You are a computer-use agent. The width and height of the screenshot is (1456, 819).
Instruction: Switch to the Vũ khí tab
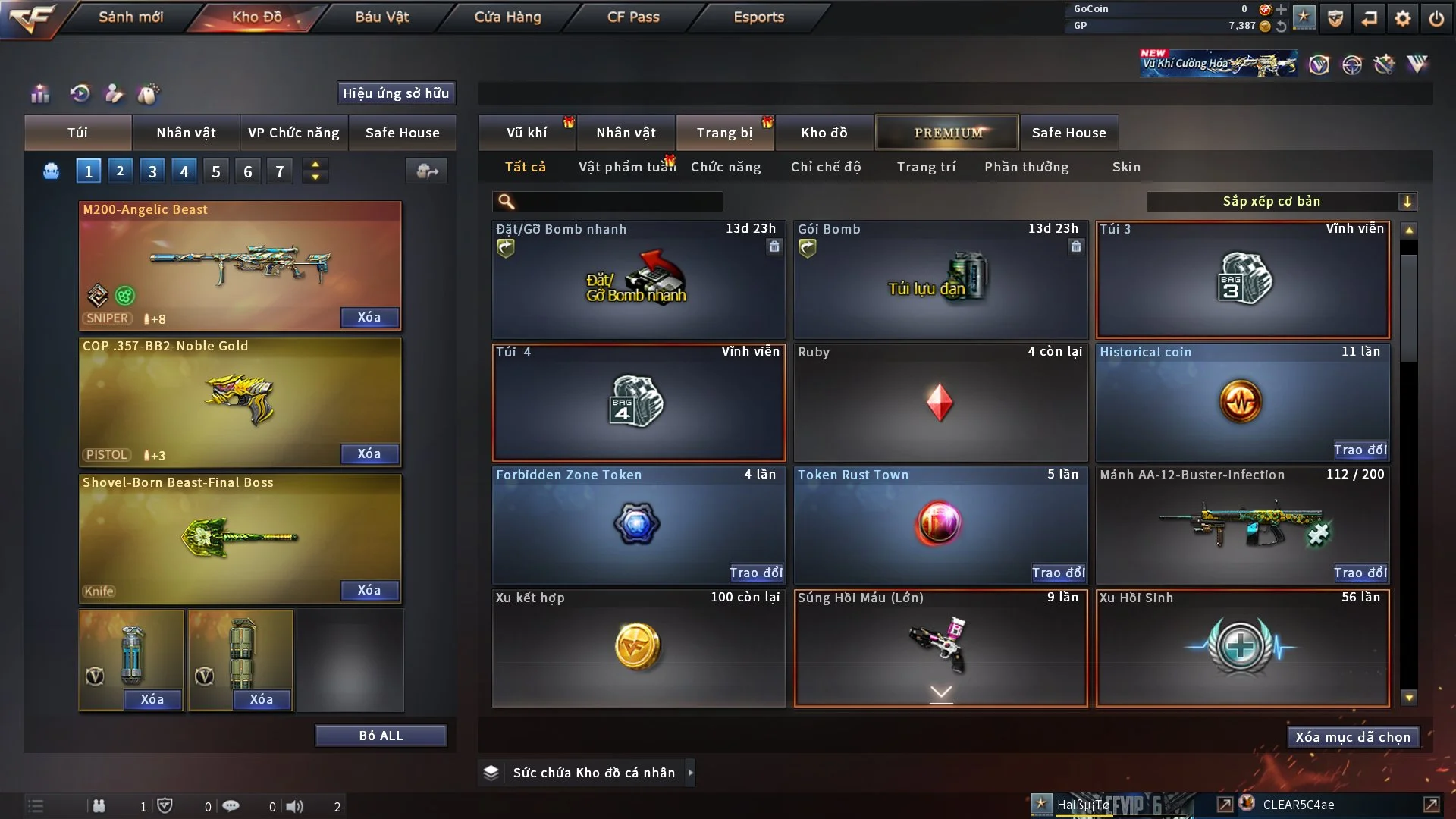(526, 133)
